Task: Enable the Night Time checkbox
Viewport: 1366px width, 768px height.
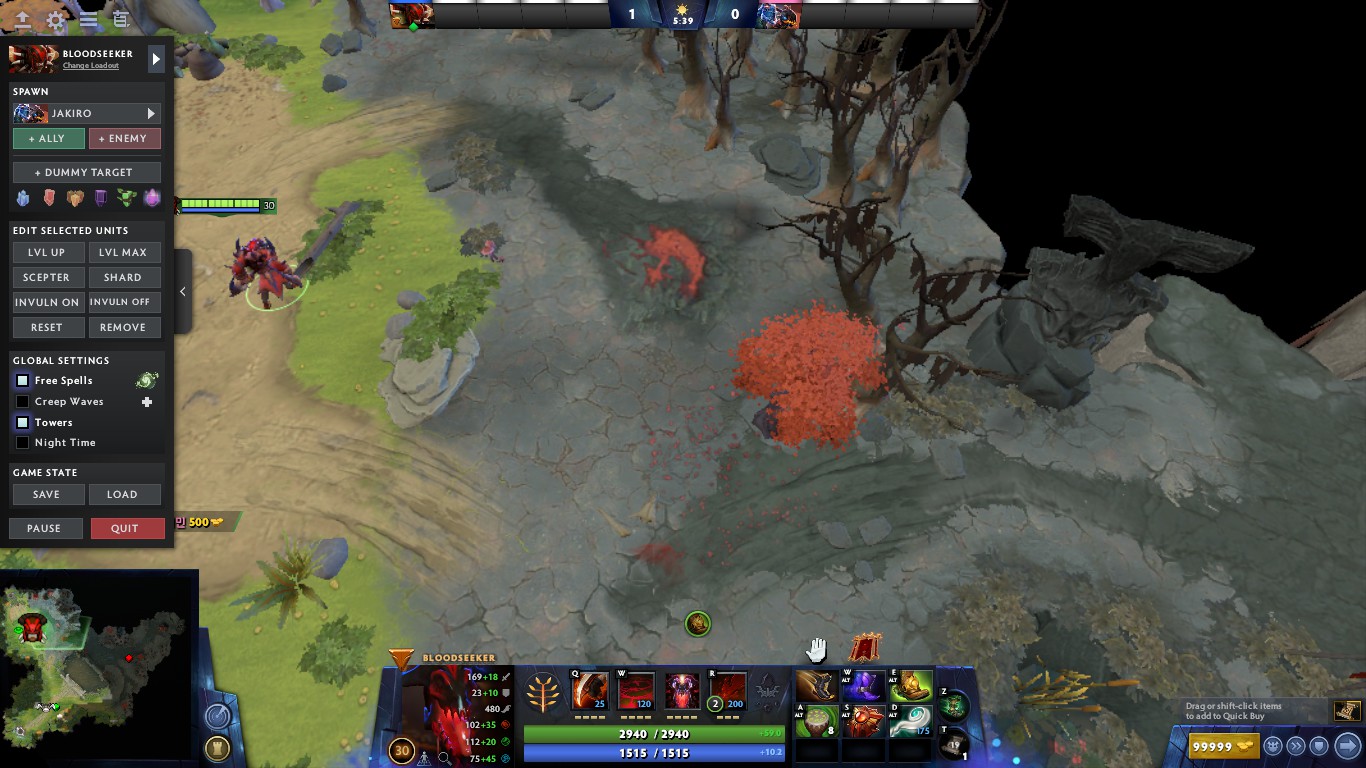Action: (22, 443)
